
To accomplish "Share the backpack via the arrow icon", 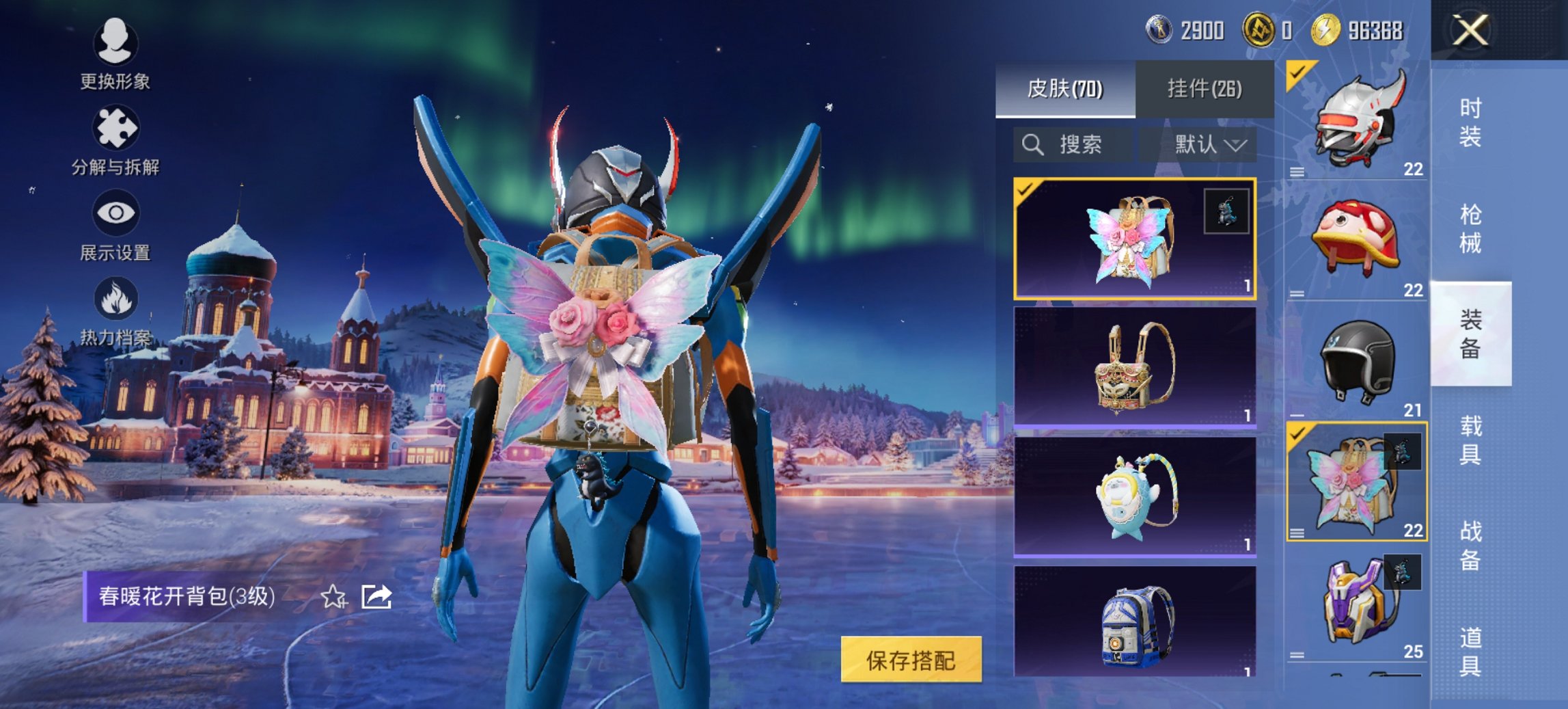I will pyautogui.click(x=376, y=597).
